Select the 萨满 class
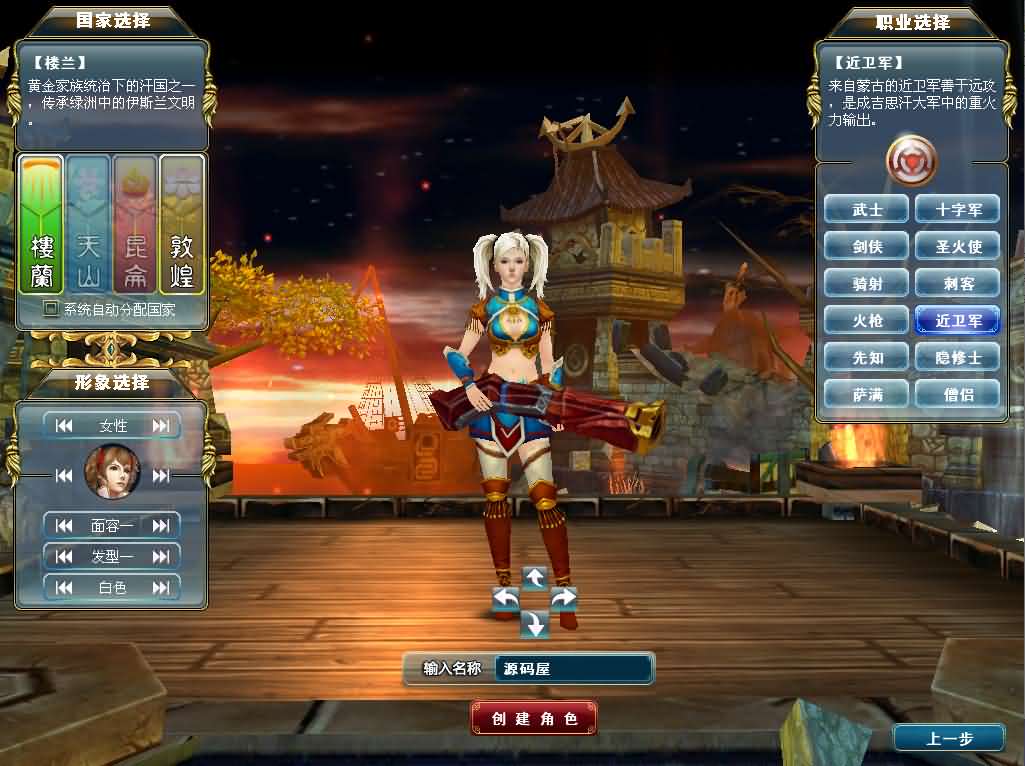1025x766 pixels. click(867, 395)
